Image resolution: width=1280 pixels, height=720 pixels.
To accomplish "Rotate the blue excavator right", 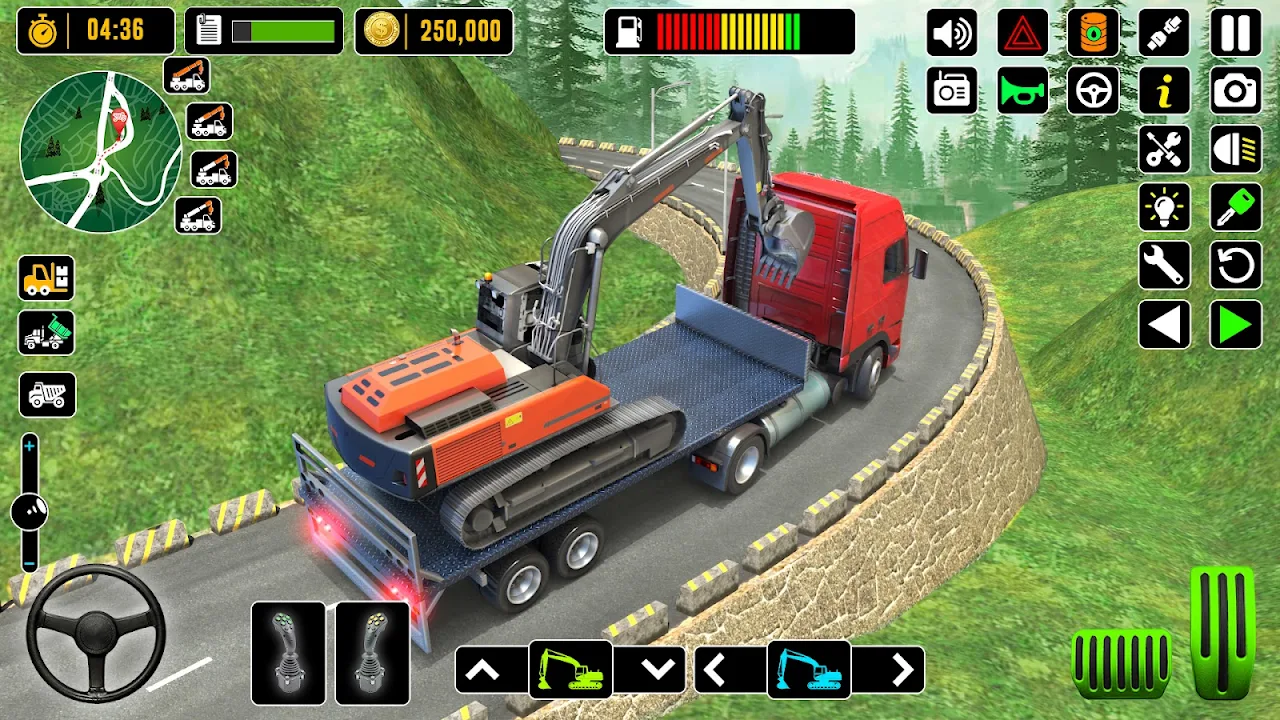I will [902, 671].
